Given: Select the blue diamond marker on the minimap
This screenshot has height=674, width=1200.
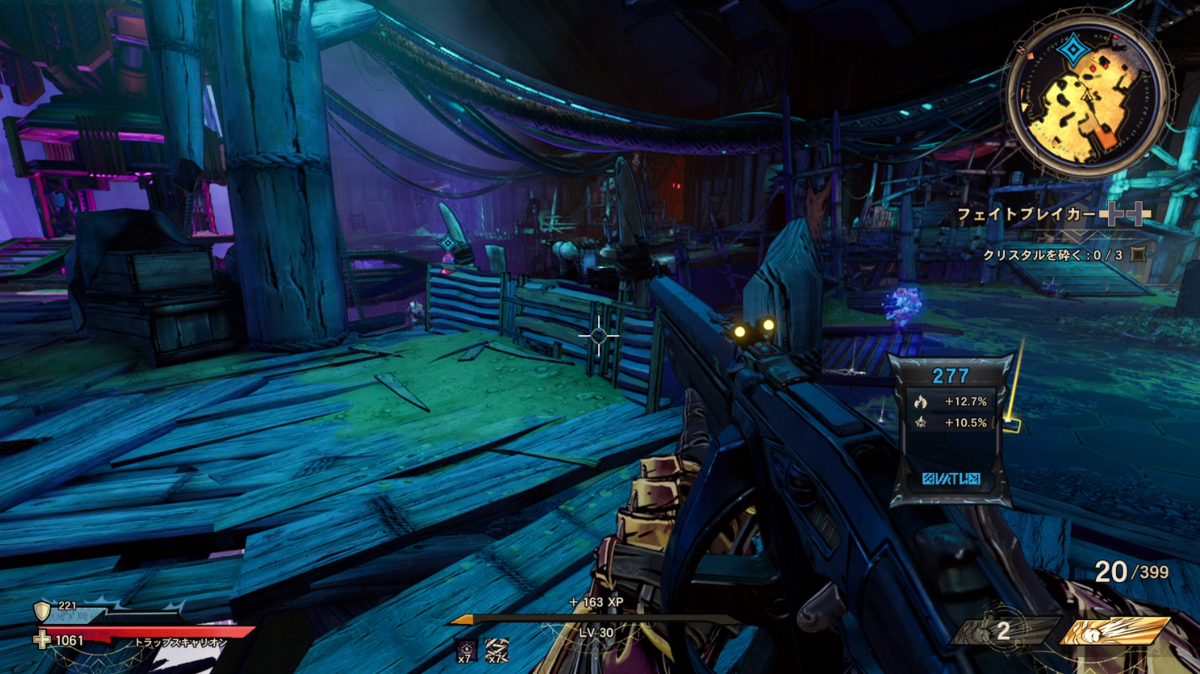Looking at the screenshot, I should pos(1072,51).
